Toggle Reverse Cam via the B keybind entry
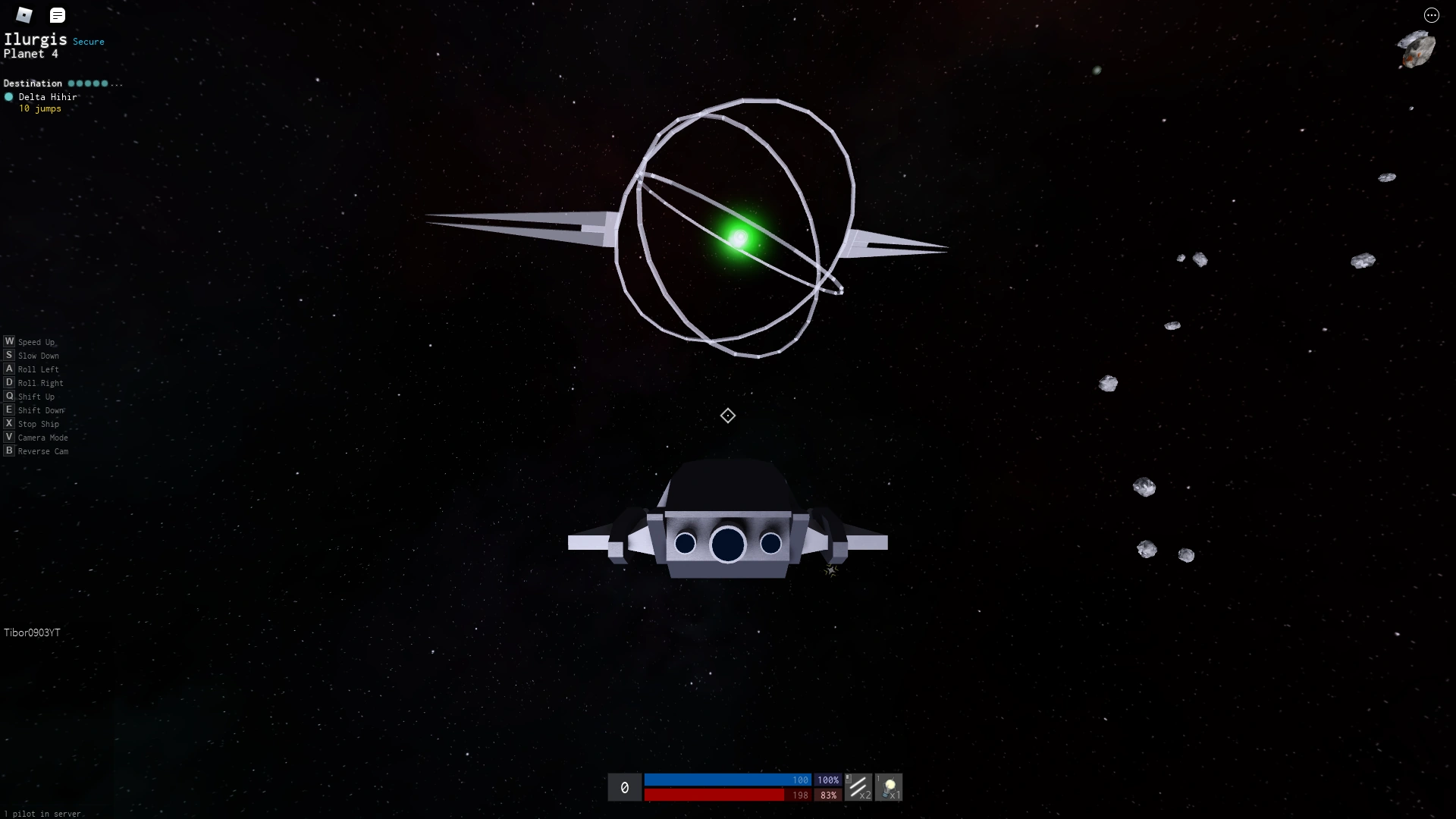Viewport: 1456px width, 819px height. click(36, 451)
